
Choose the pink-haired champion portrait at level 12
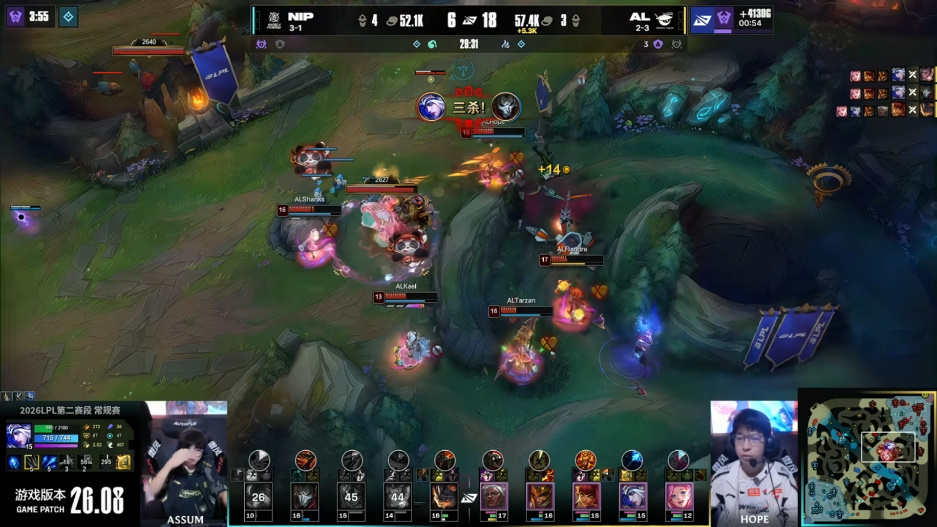coord(679,496)
